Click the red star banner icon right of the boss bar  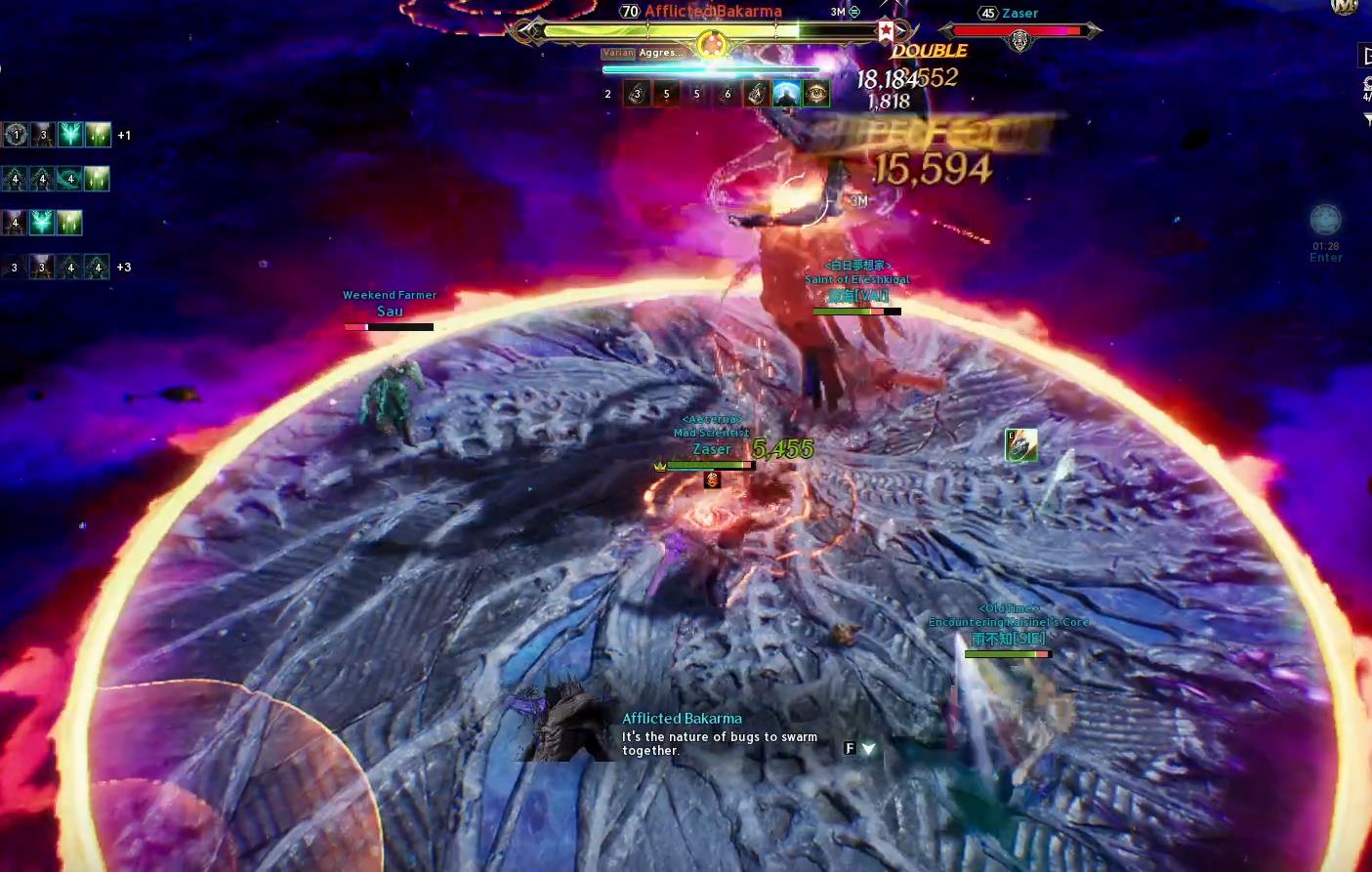(884, 31)
